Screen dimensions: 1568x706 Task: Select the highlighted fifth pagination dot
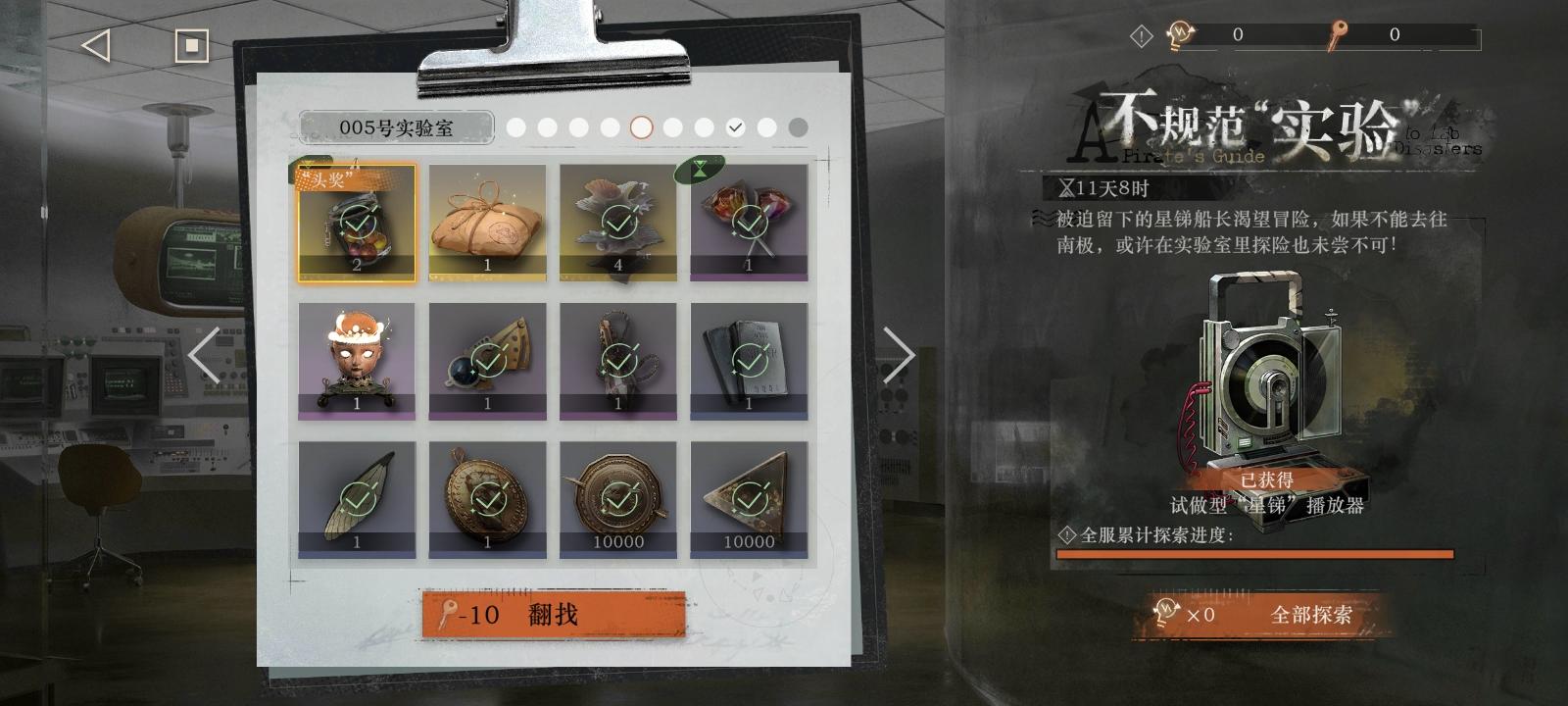643,127
